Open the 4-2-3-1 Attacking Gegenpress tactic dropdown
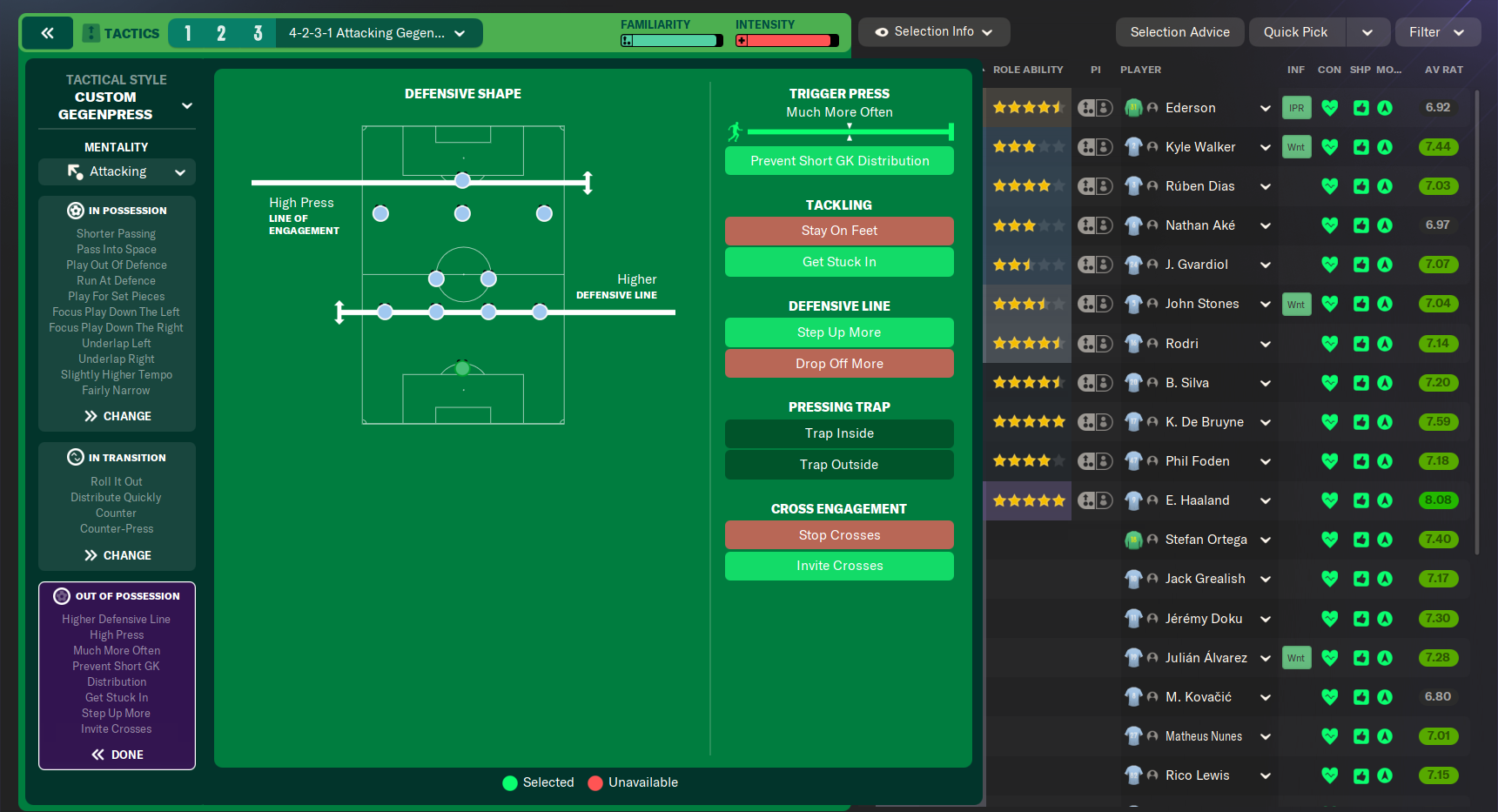Image resolution: width=1498 pixels, height=812 pixels. tap(378, 33)
